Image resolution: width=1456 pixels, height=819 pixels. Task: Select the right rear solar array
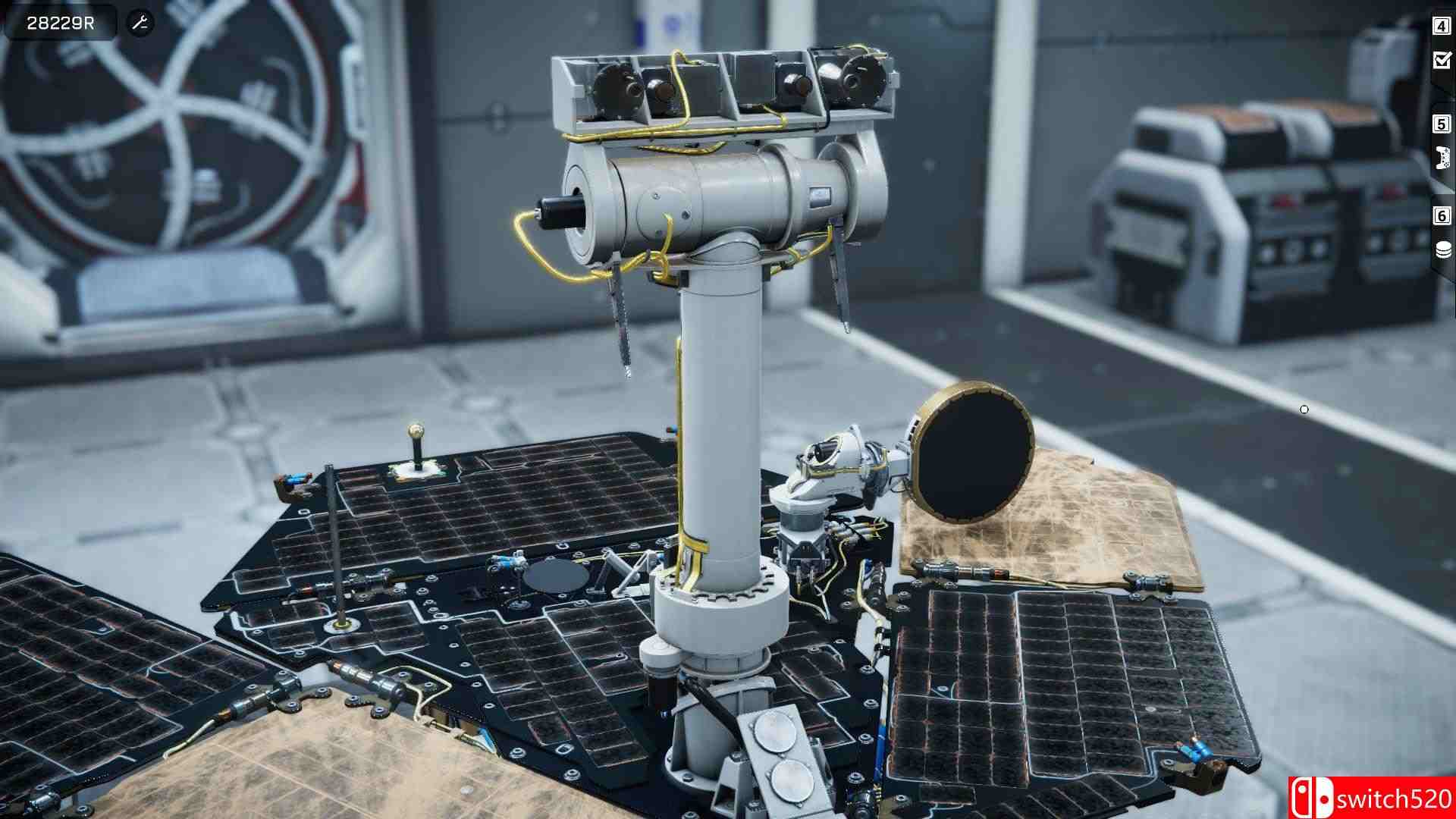[x=1062, y=682]
